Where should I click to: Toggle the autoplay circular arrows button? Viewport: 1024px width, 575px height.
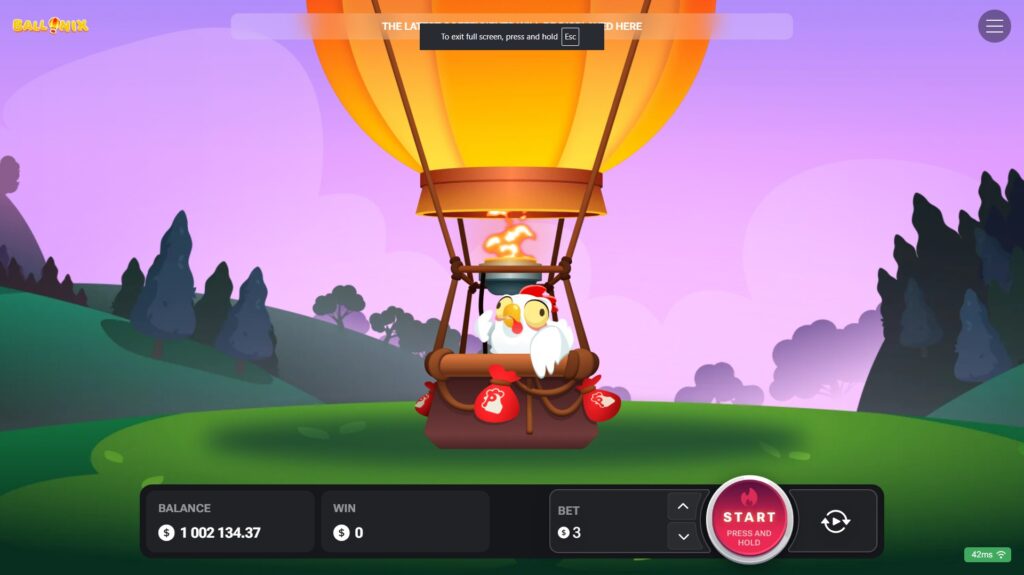[835, 521]
